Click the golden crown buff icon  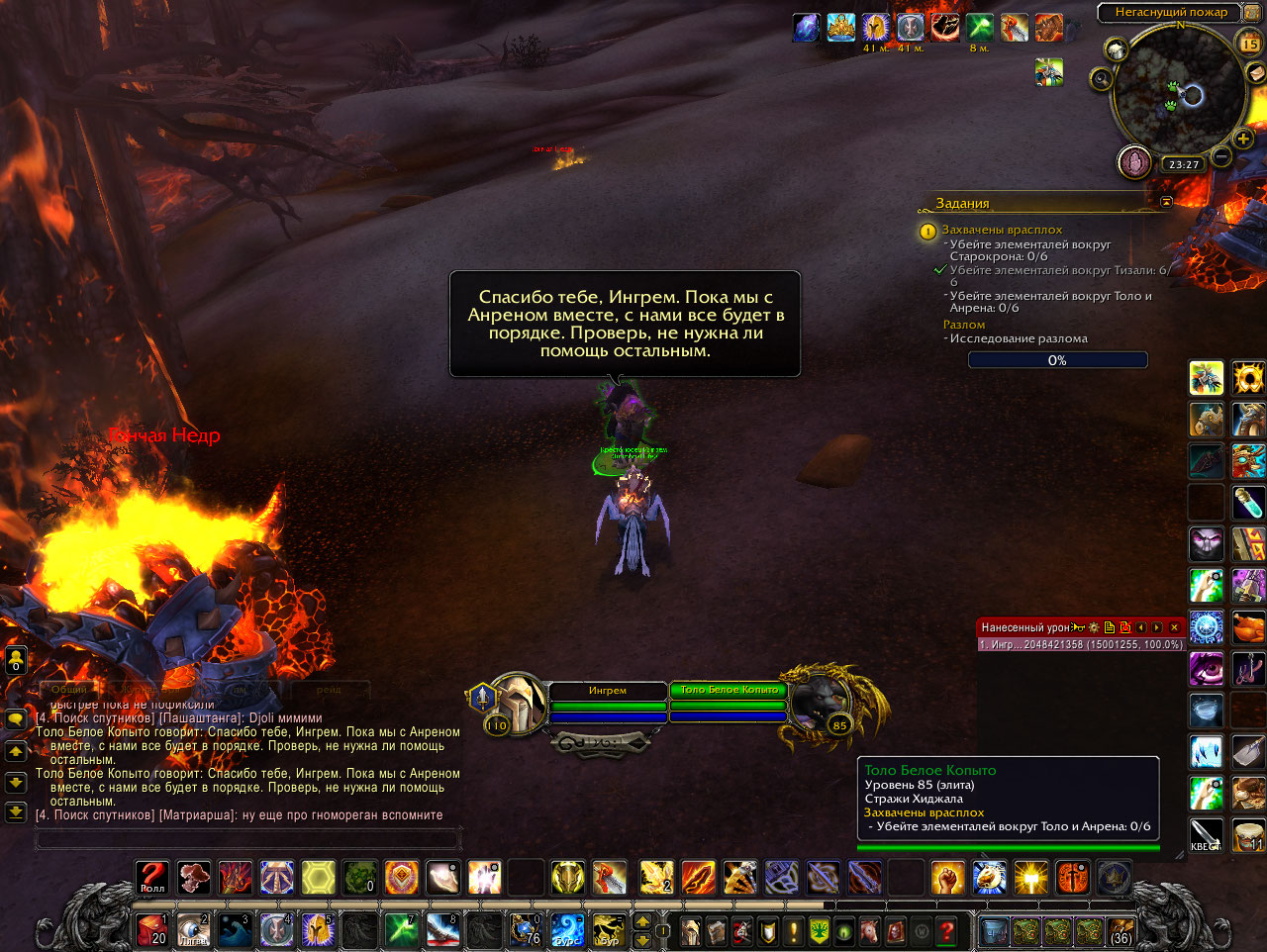click(x=840, y=28)
